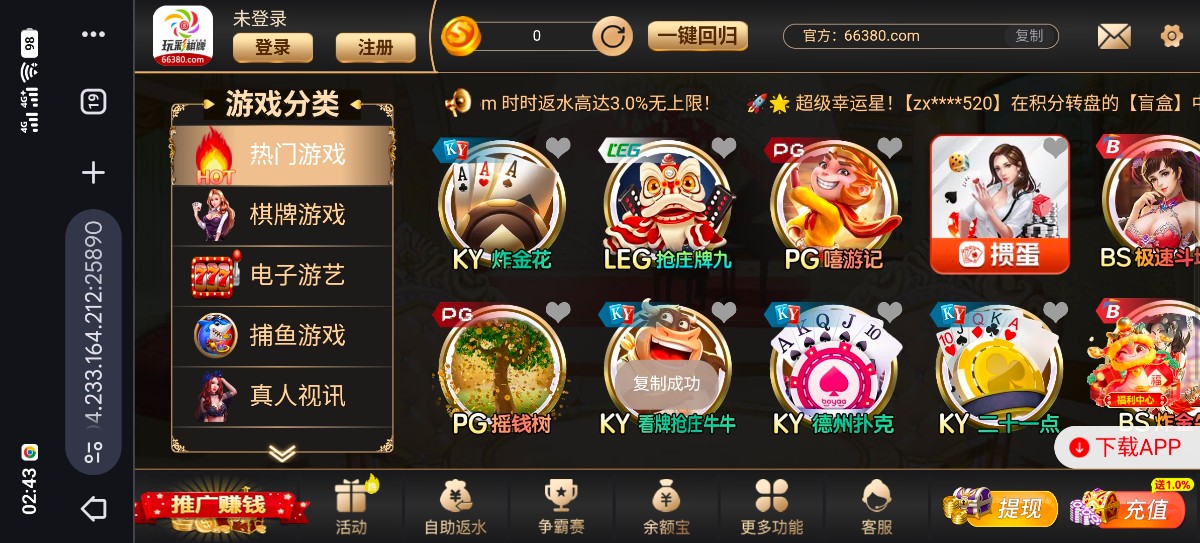This screenshot has width=1200, height=543.
Task: Open the 注册 registration button
Action: (x=375, y=47)
